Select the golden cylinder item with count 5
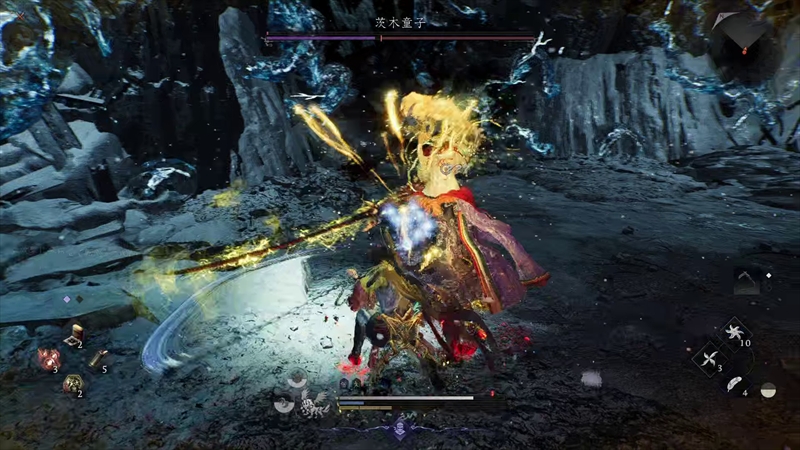800x450 pixels. 97,359
